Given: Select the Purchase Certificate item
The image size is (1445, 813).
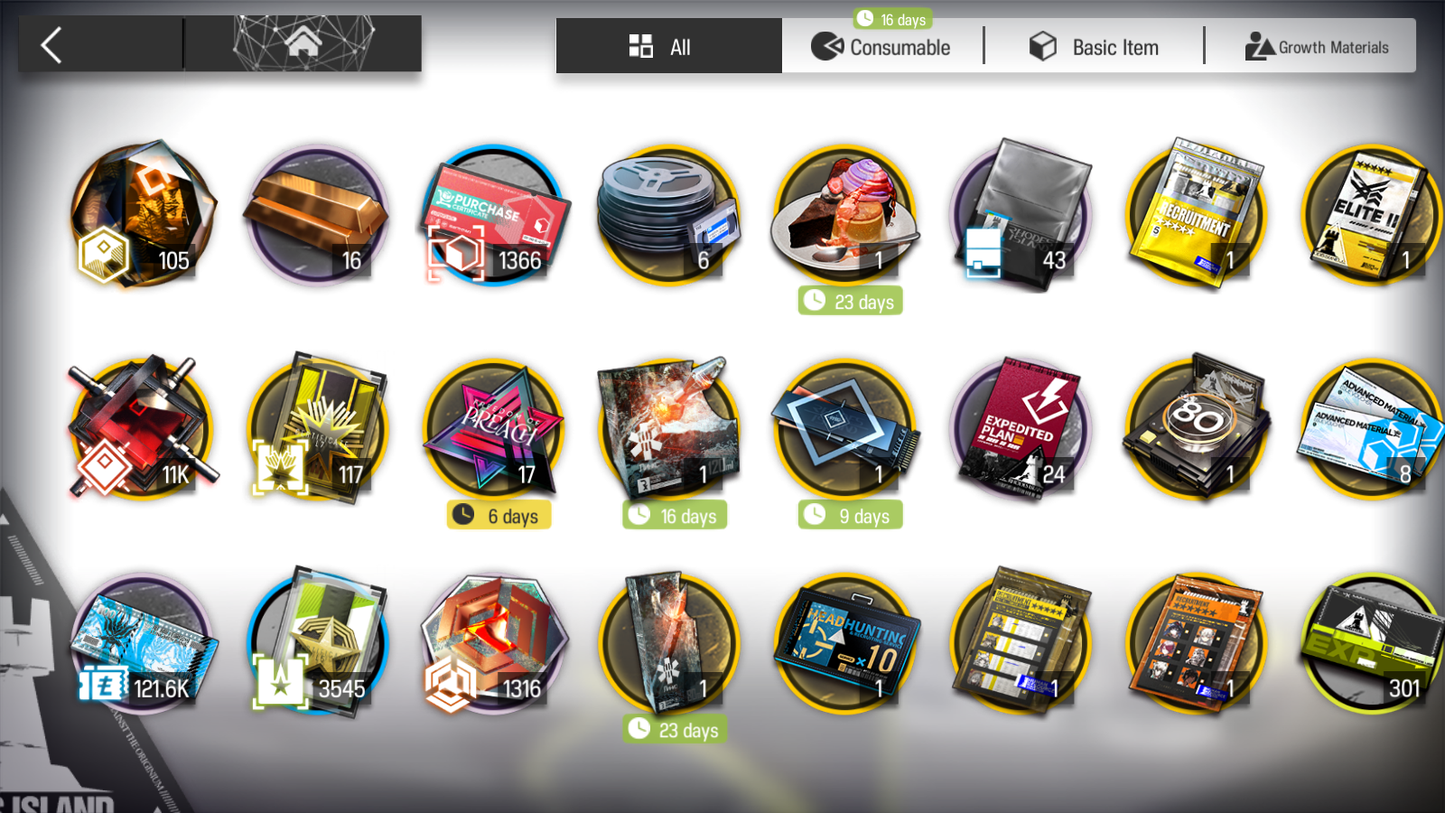Looking at the screenshot, I should click(495, 216).
